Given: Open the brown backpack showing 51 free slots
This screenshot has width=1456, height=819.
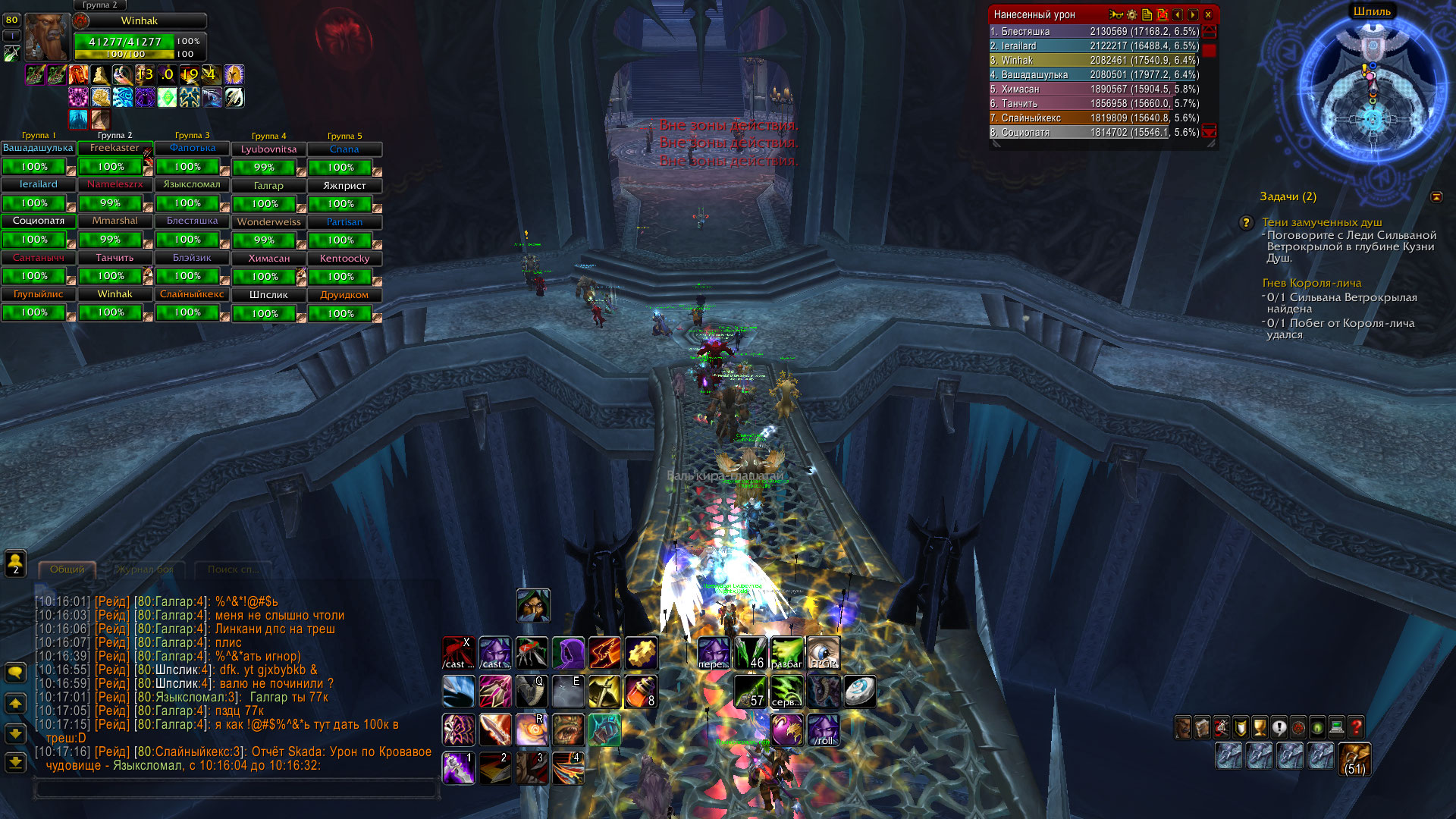Looking at the screenshot, I should [1354, 758].
